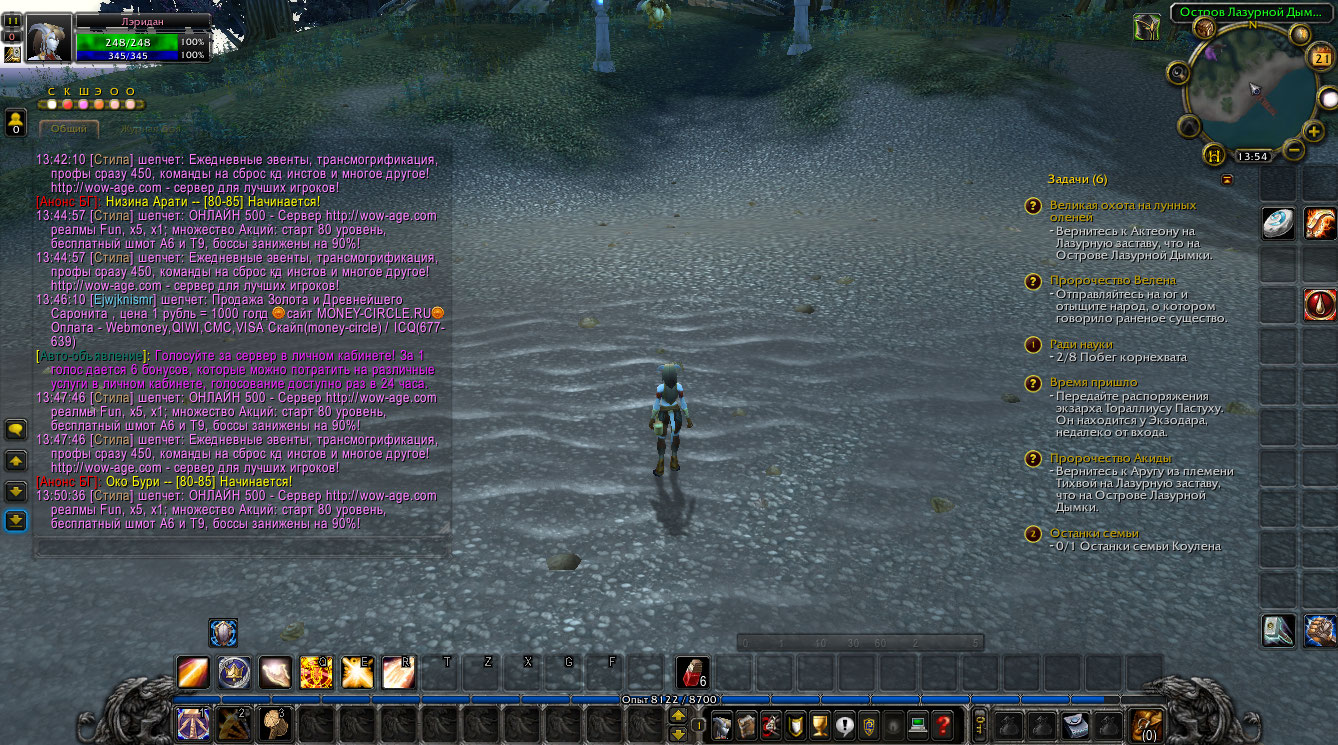Click the Лэридан player portrait

point(48,39)
